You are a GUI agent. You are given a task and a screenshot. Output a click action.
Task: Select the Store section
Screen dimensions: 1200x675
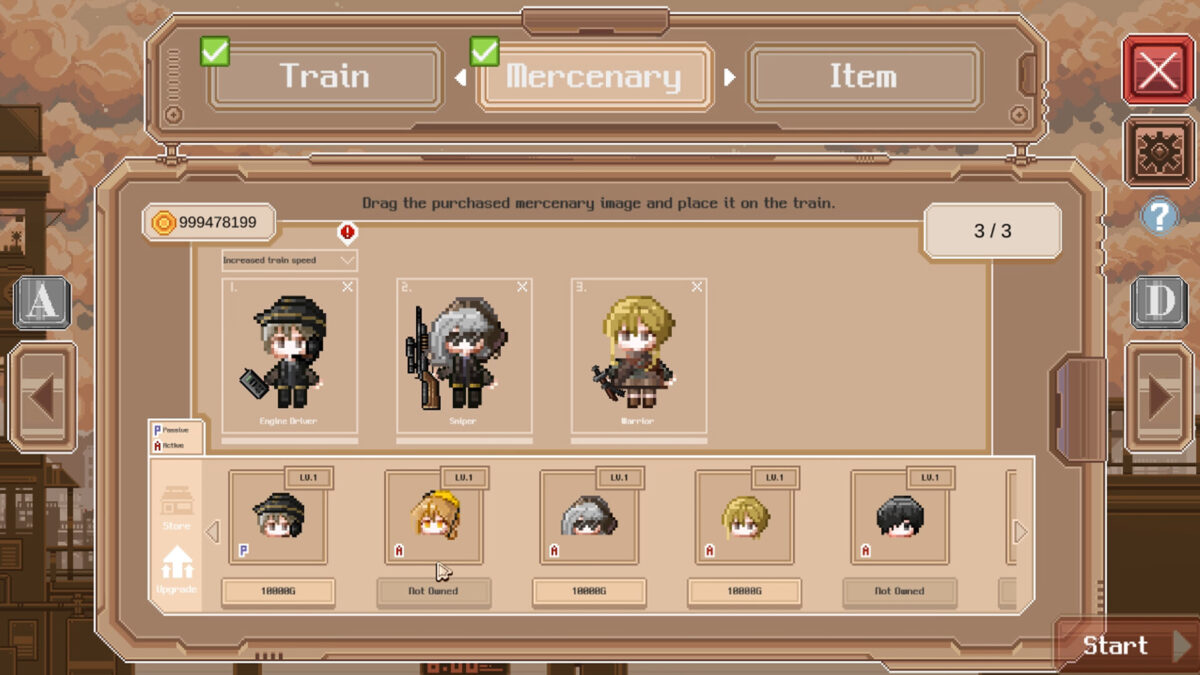point(176,507)
